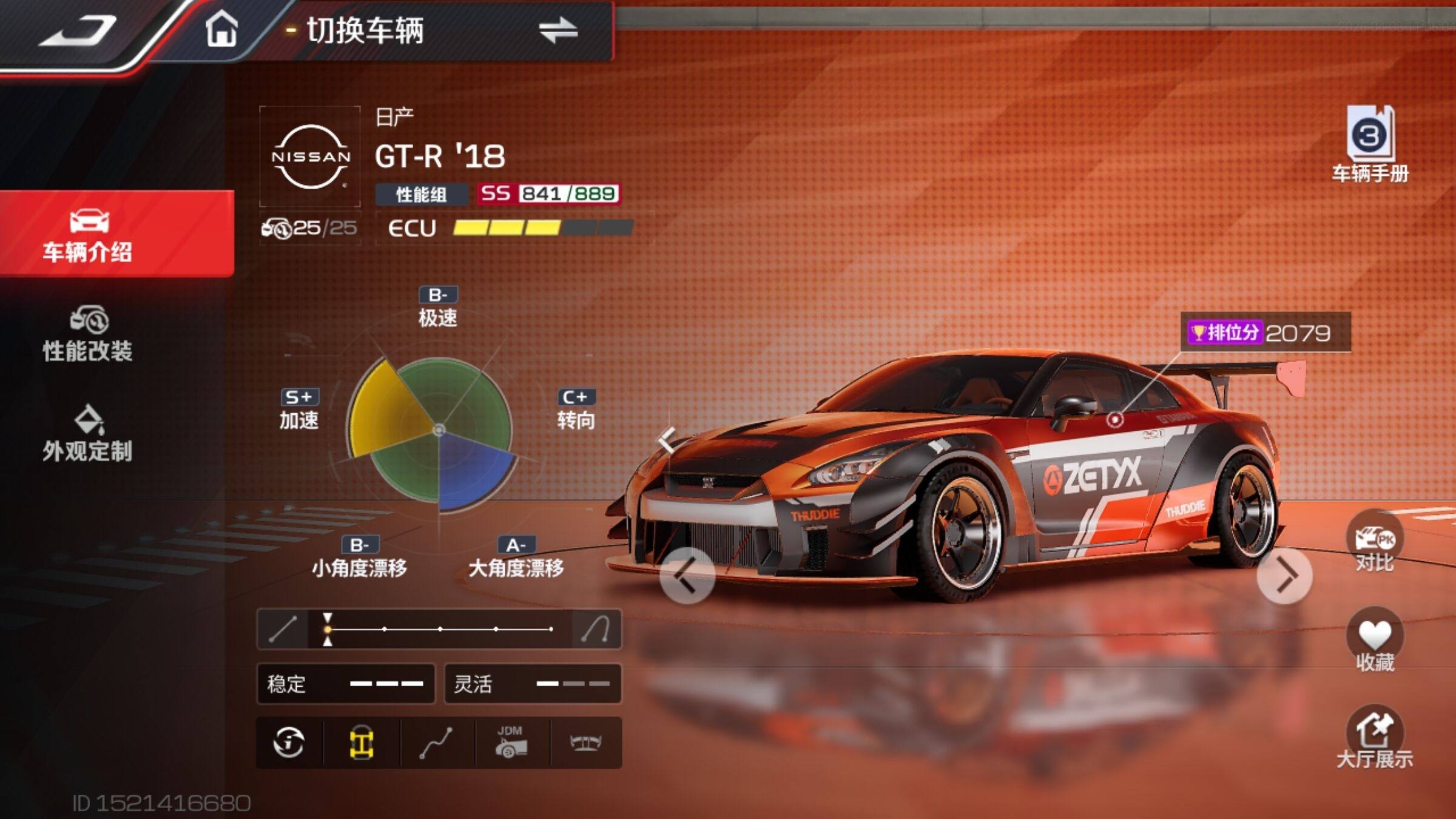Click the circular info refresh icon

289,743
